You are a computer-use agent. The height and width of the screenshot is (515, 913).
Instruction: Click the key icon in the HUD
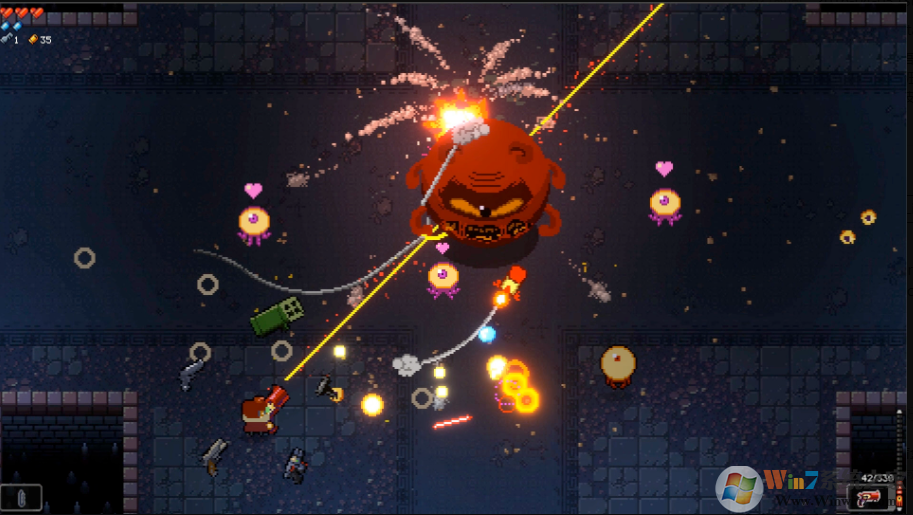pyautogui.click(x=7, y=39)
